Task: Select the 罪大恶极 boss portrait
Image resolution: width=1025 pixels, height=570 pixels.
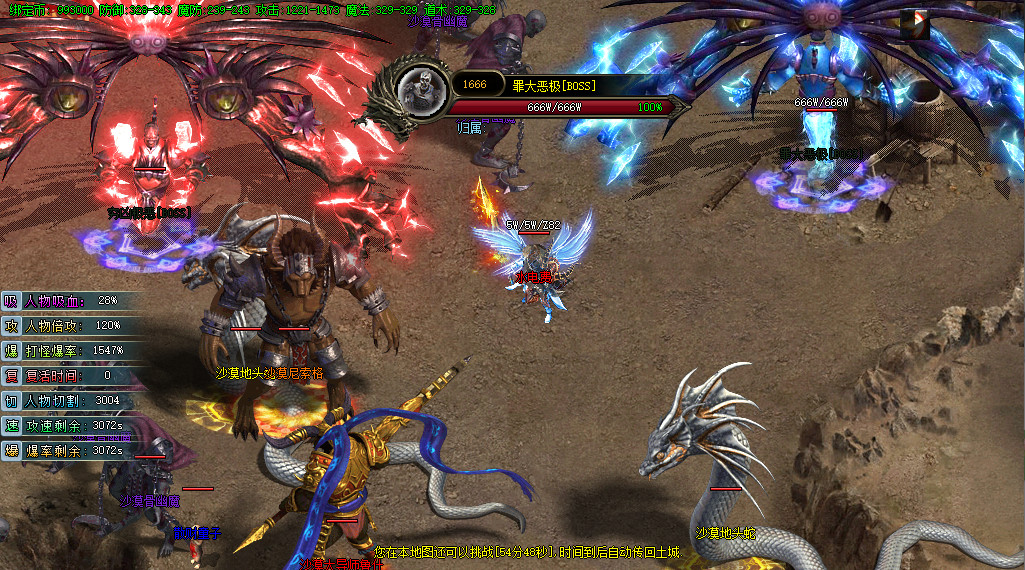Action: tap(421, 87)
